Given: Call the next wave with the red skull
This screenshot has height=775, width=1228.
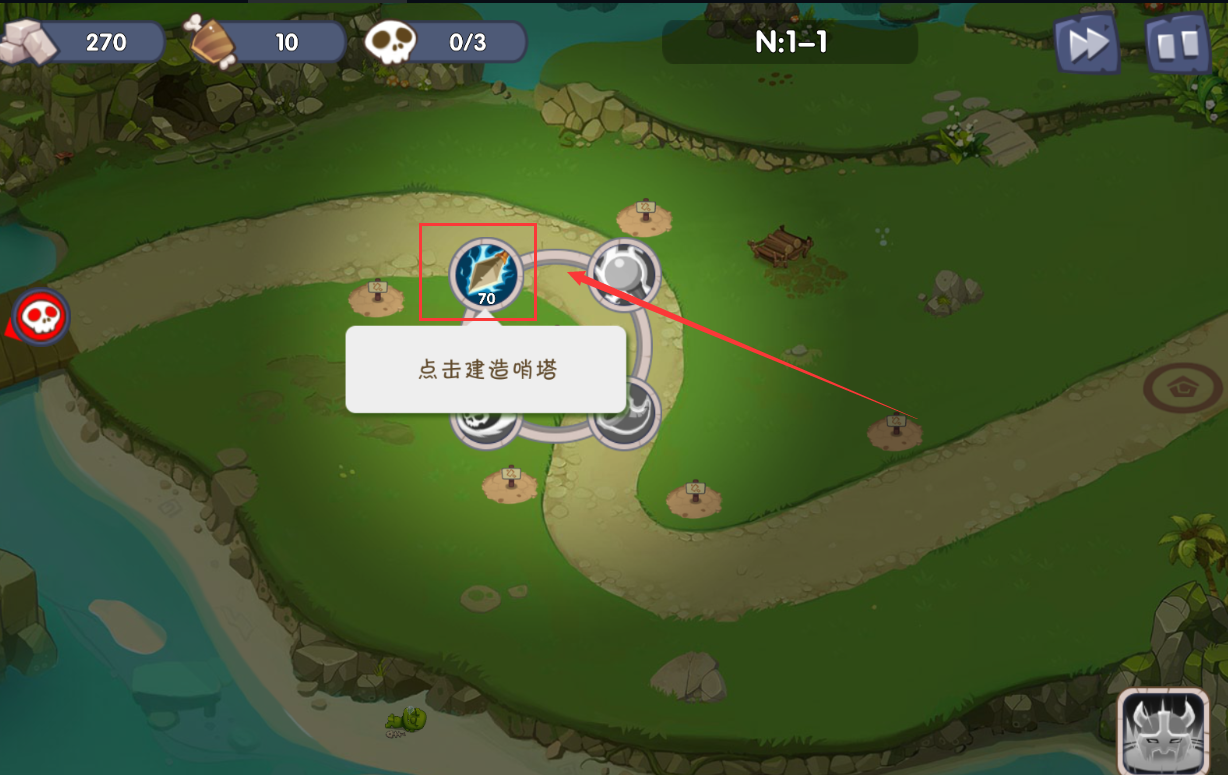Looking at the screenshot, I should [x=42, y=318].
